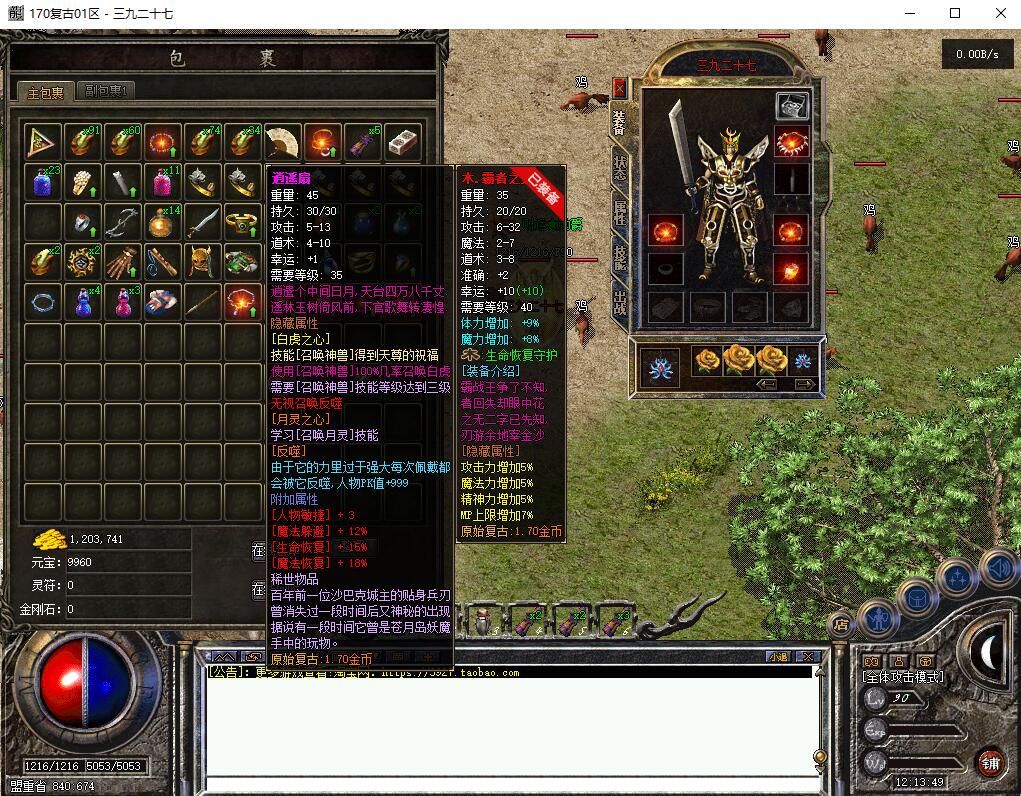Open the 技能 skills tab

620,257
